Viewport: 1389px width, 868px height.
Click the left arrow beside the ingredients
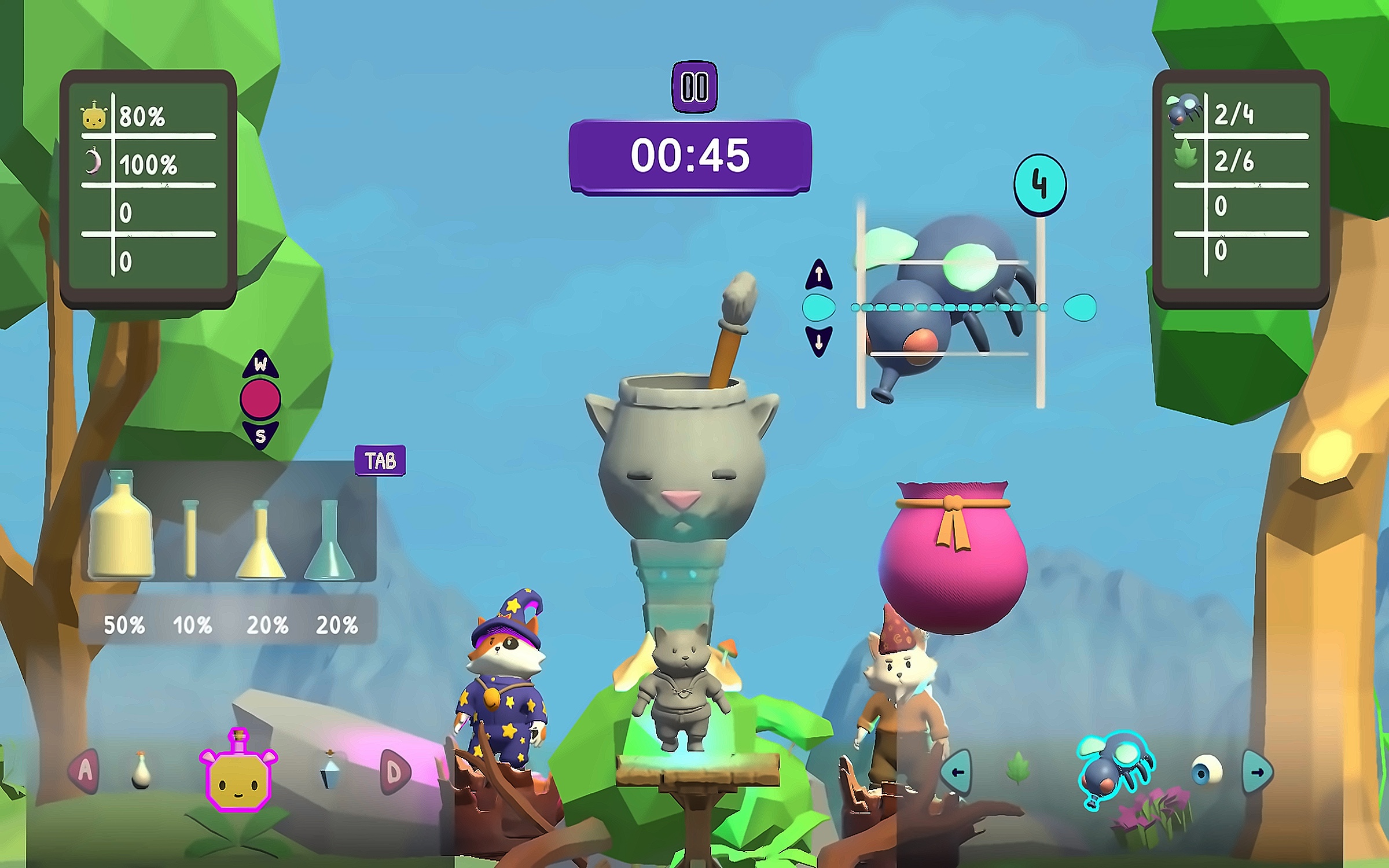(x=957, y=772)
